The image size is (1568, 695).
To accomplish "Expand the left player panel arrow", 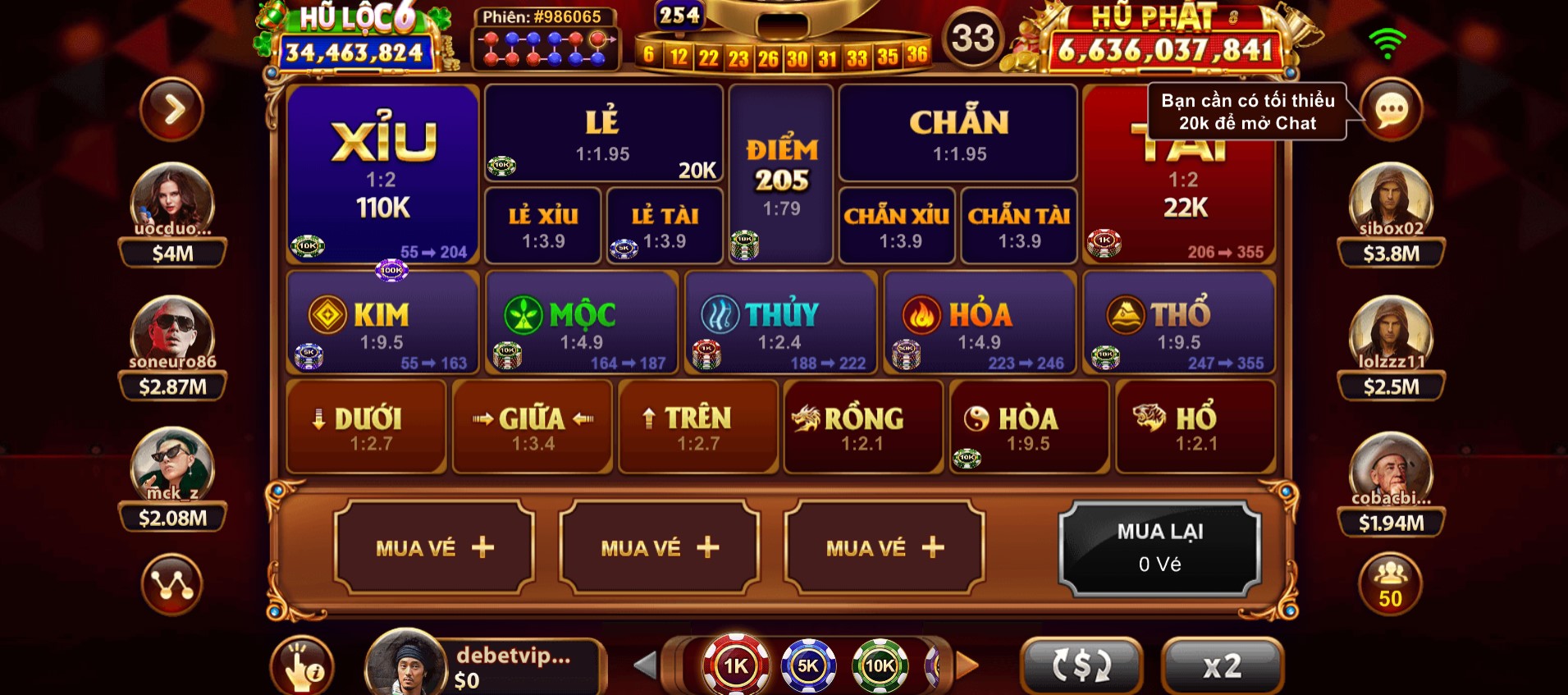I will pos(171,109).
